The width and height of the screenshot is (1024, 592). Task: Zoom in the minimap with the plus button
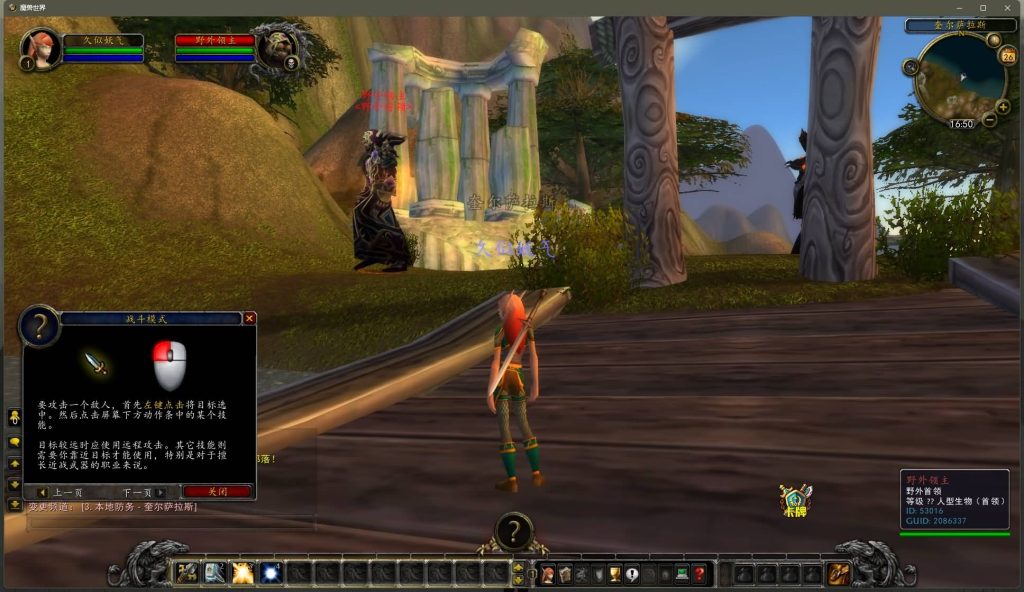point(1003,107)
